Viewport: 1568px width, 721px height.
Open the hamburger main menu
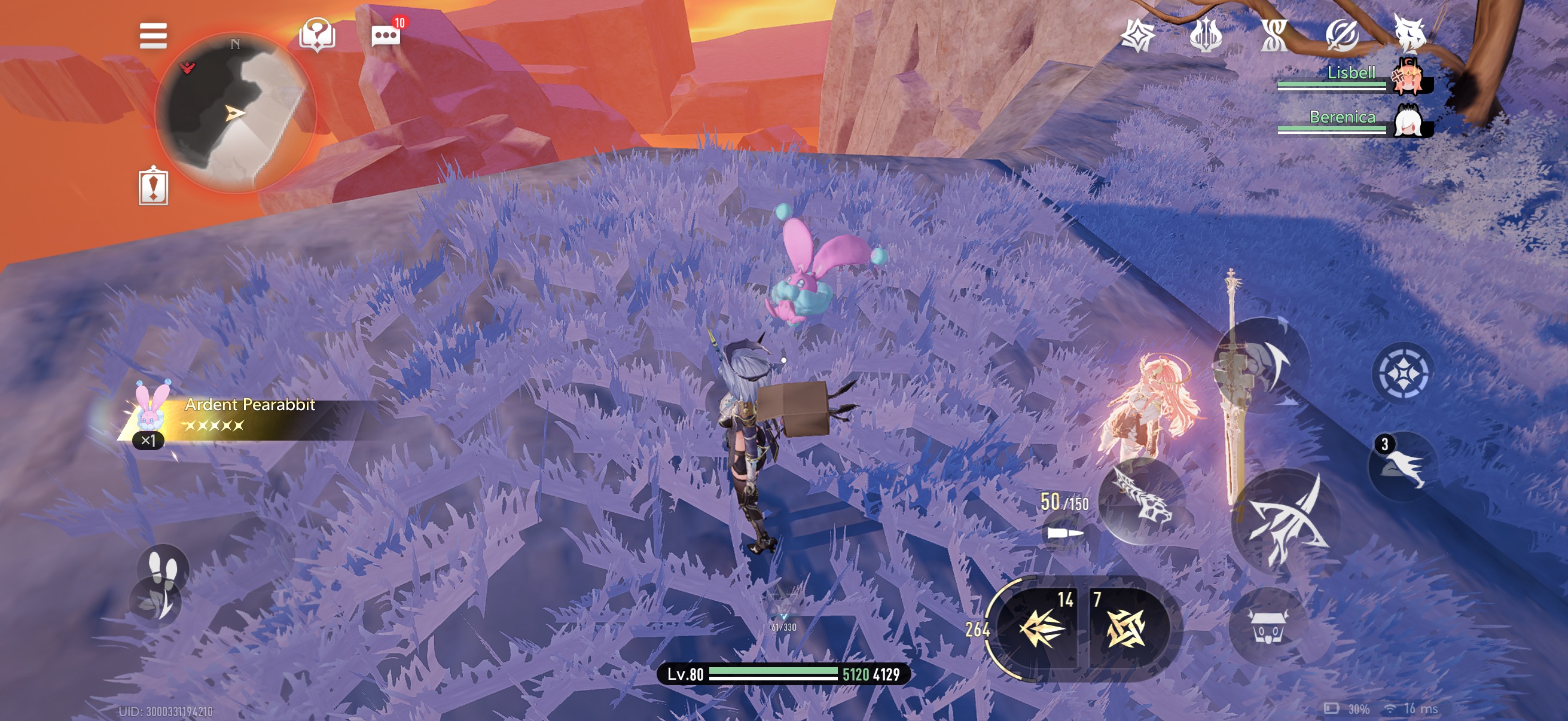pyautogui.click(x=152, y=35)
